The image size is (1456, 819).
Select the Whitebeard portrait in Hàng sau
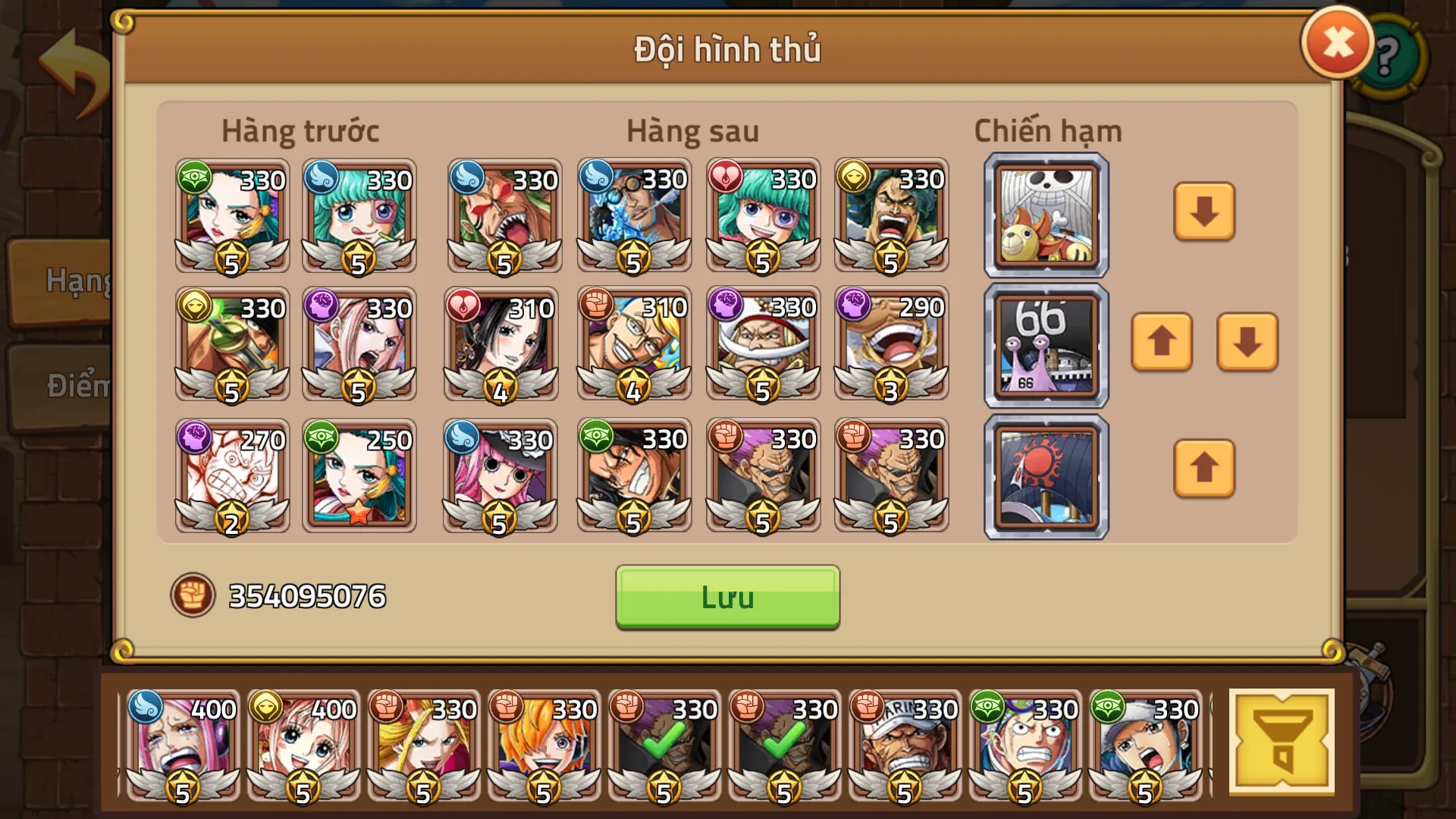click(x=763, y=345)
